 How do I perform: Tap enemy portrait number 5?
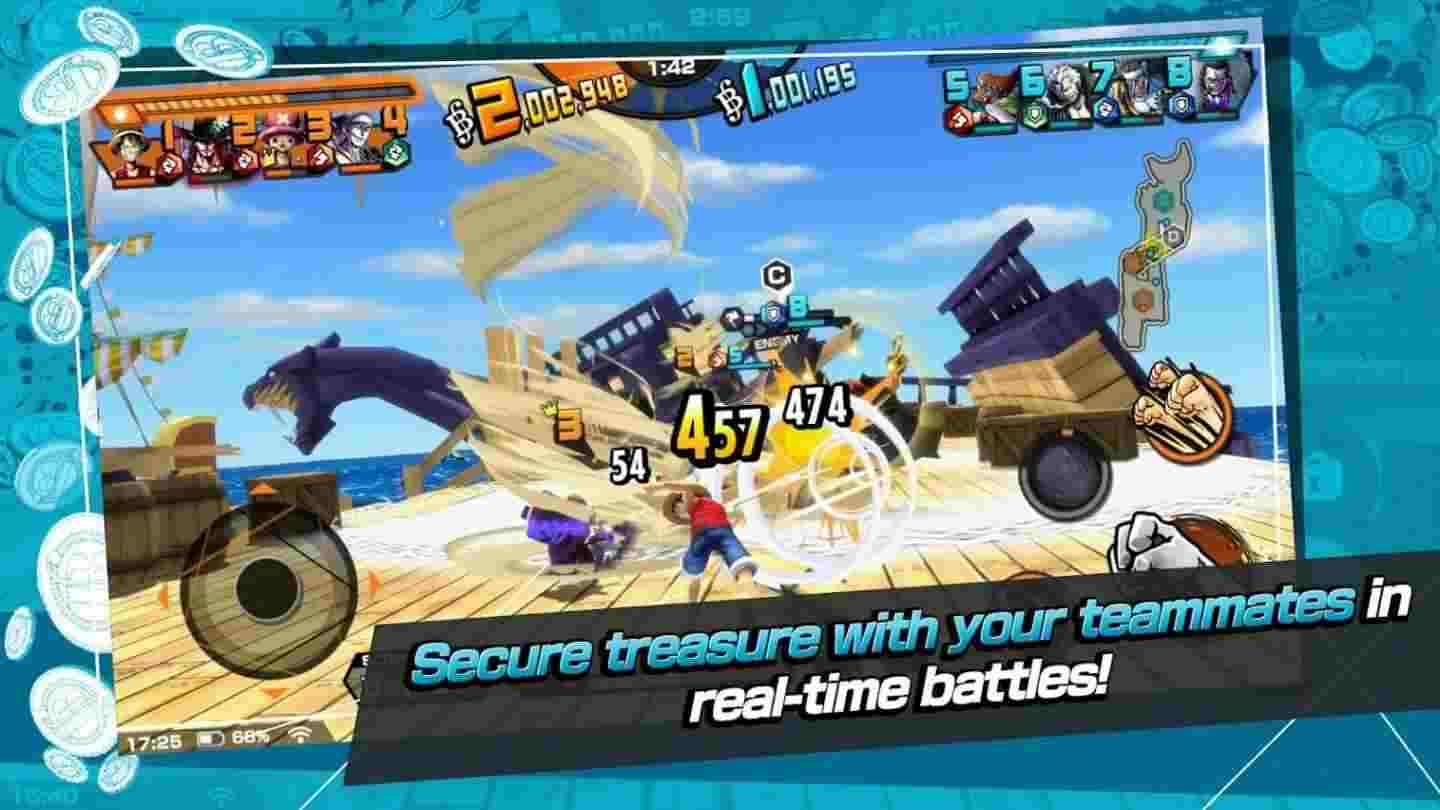tap(988, 88)
